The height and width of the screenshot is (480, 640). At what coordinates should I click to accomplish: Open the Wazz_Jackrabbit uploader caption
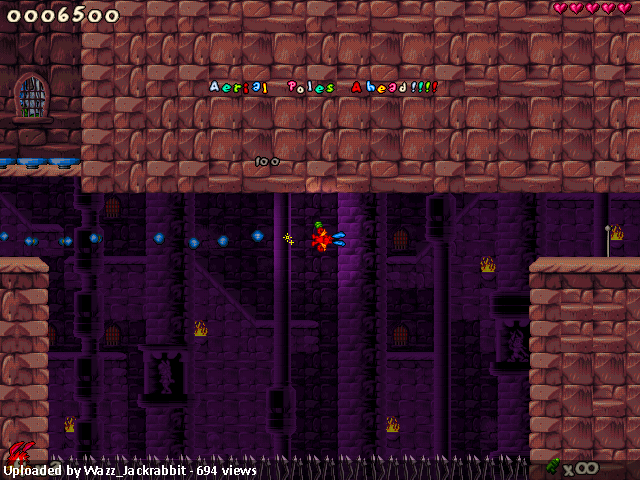tap(130, 470)
